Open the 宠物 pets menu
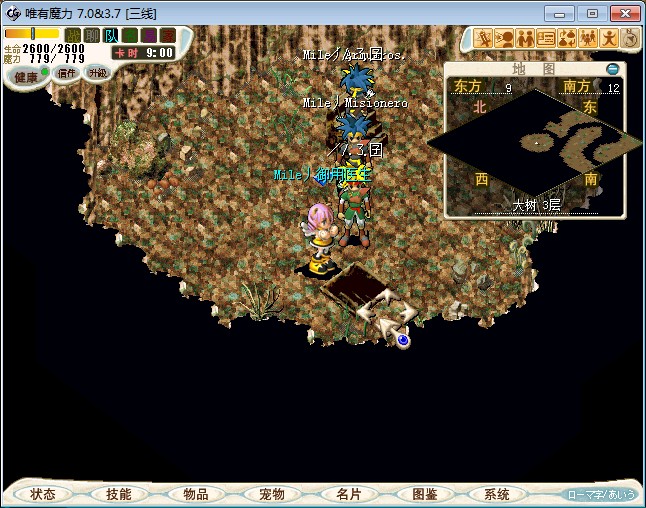 tap(271, 494)
